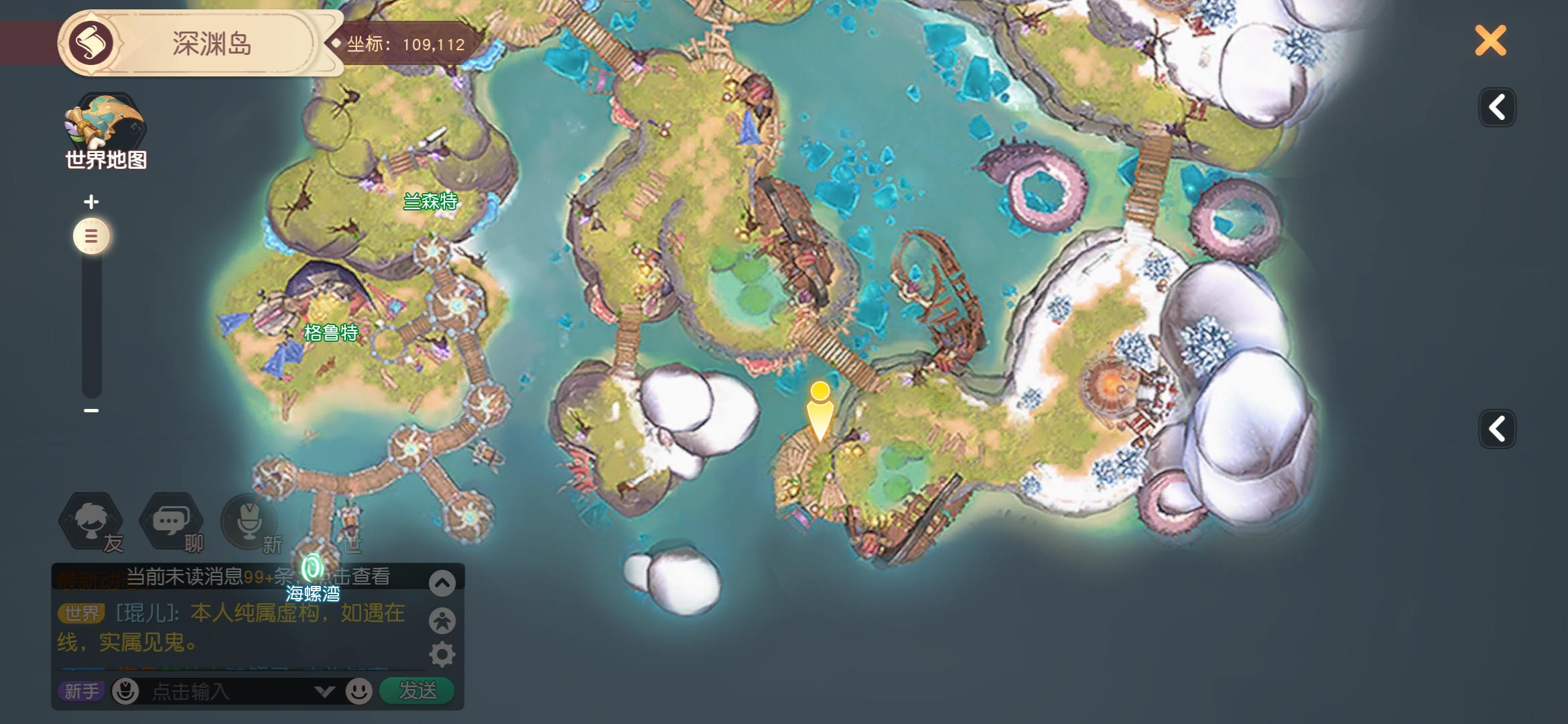Click the 点击输入 chat input field
Screen dimensions: 1568x724
[x=228, y=691]
